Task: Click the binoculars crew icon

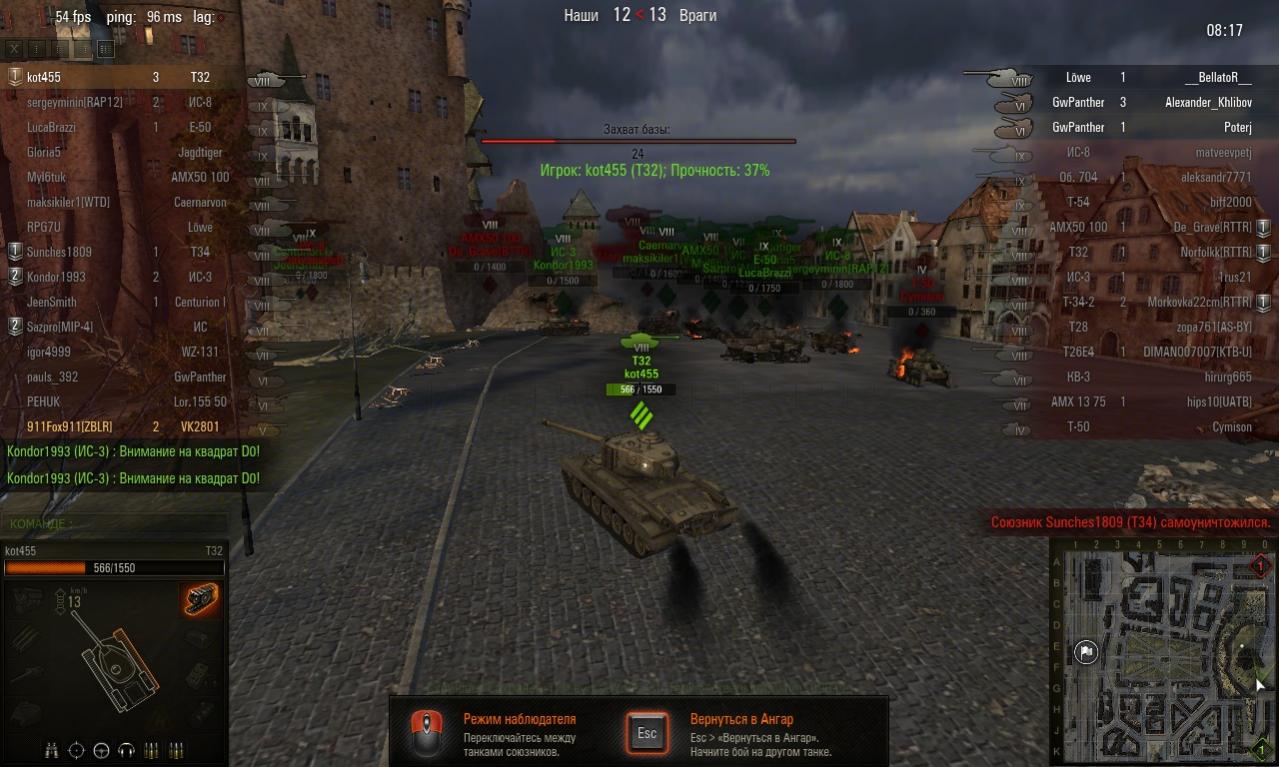Action: click(52, 750)
